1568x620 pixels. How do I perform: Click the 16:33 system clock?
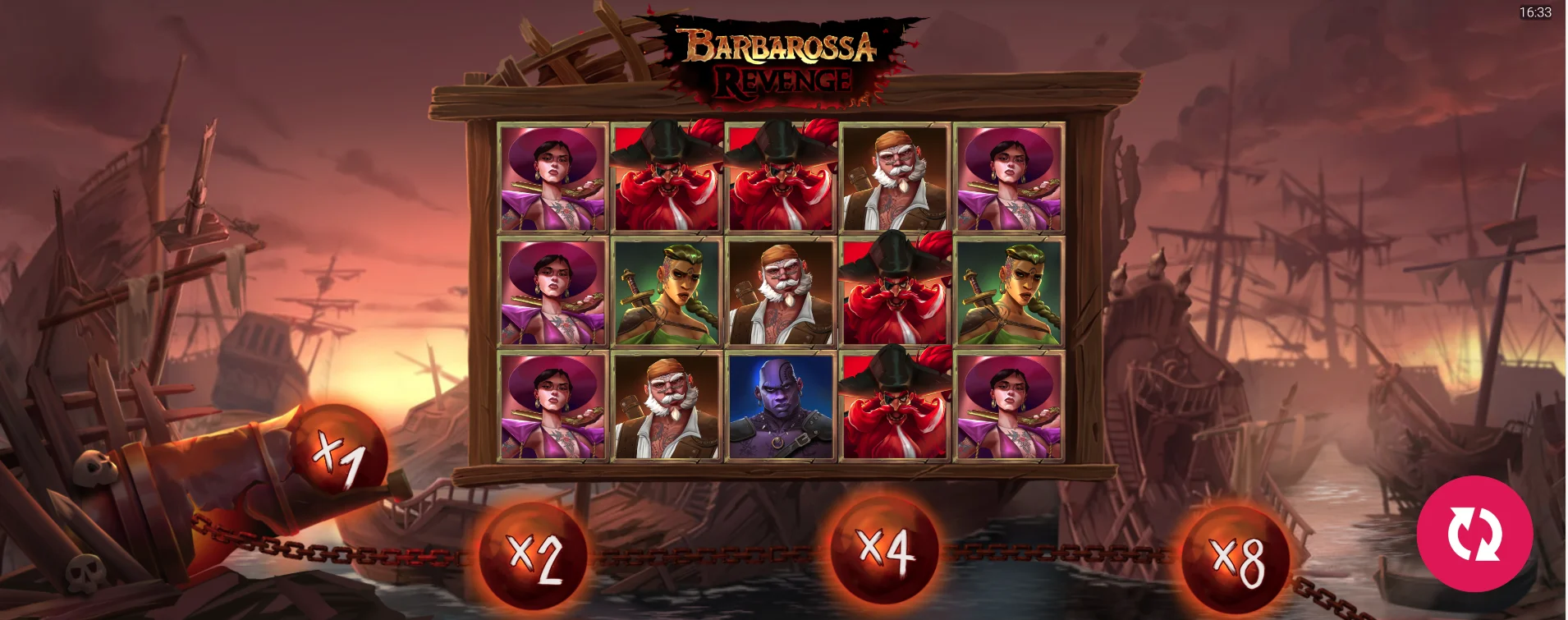click(1535, 13)
